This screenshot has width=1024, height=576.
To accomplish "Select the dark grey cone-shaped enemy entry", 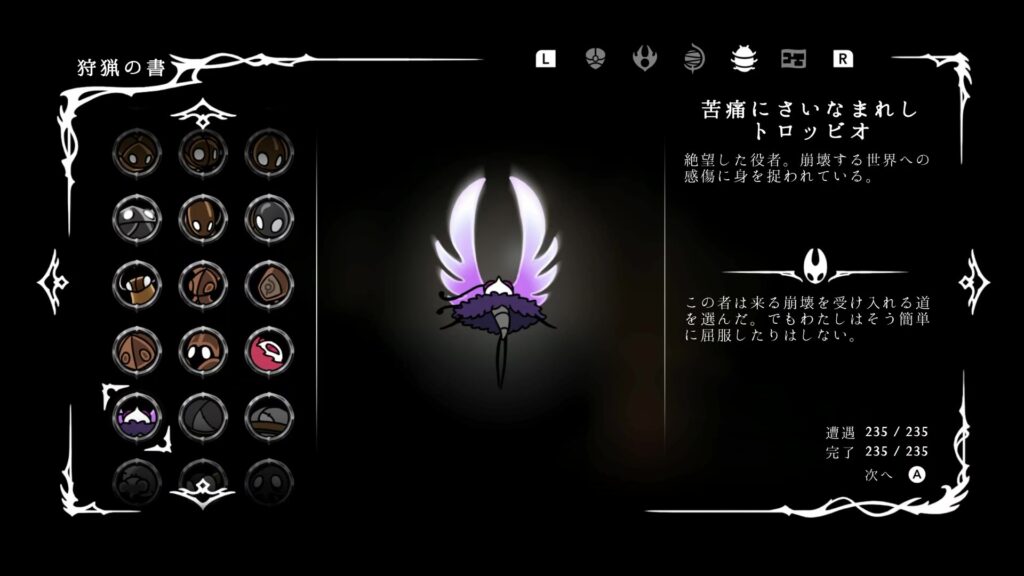I will (x=202, y=415).
